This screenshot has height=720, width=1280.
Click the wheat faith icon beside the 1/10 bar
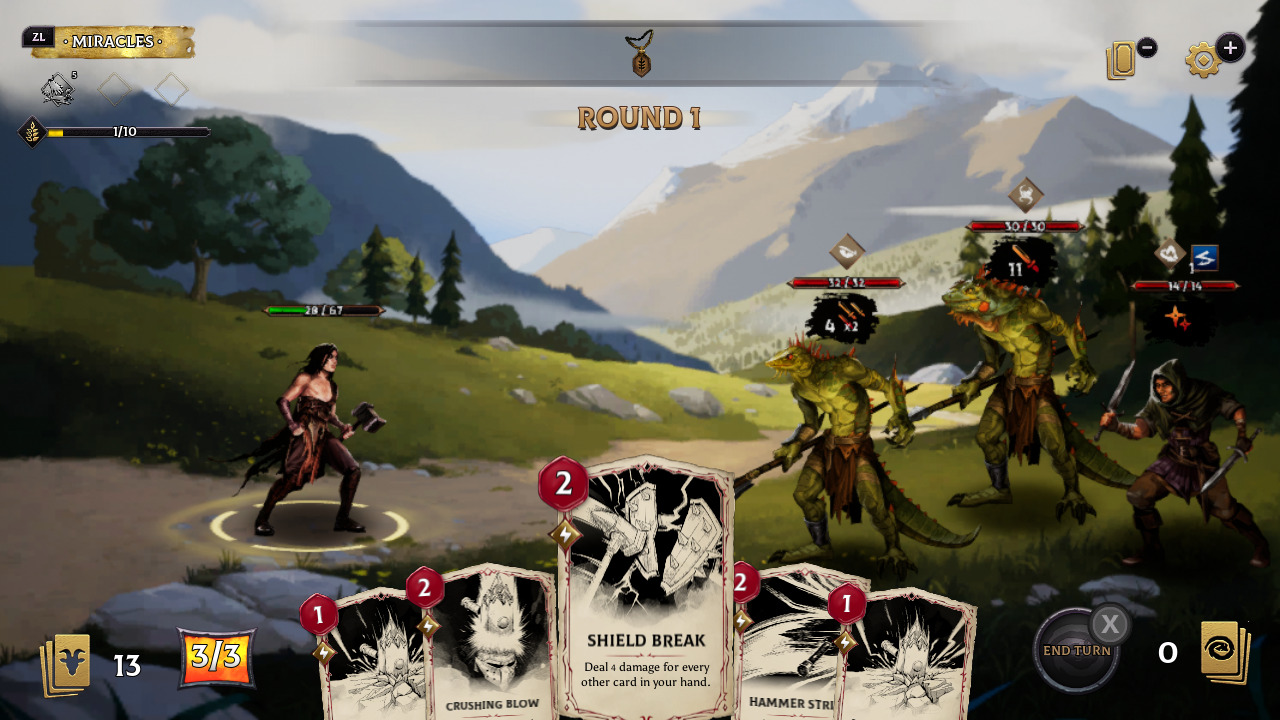[30, 131]
